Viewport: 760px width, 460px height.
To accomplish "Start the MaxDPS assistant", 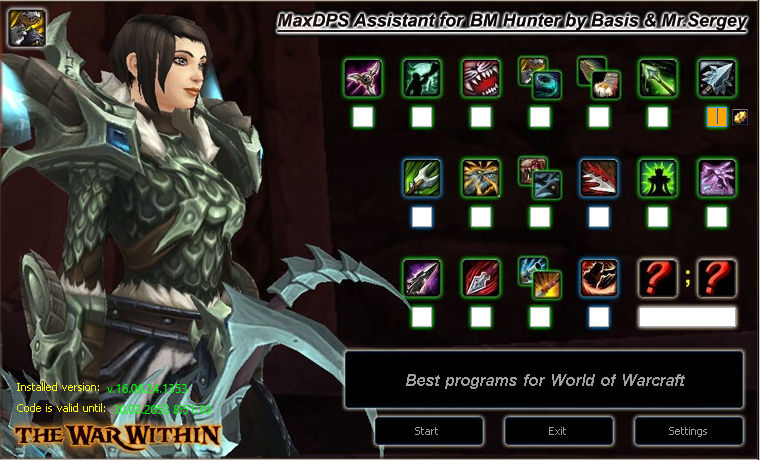I will click(x=429, y=431).
